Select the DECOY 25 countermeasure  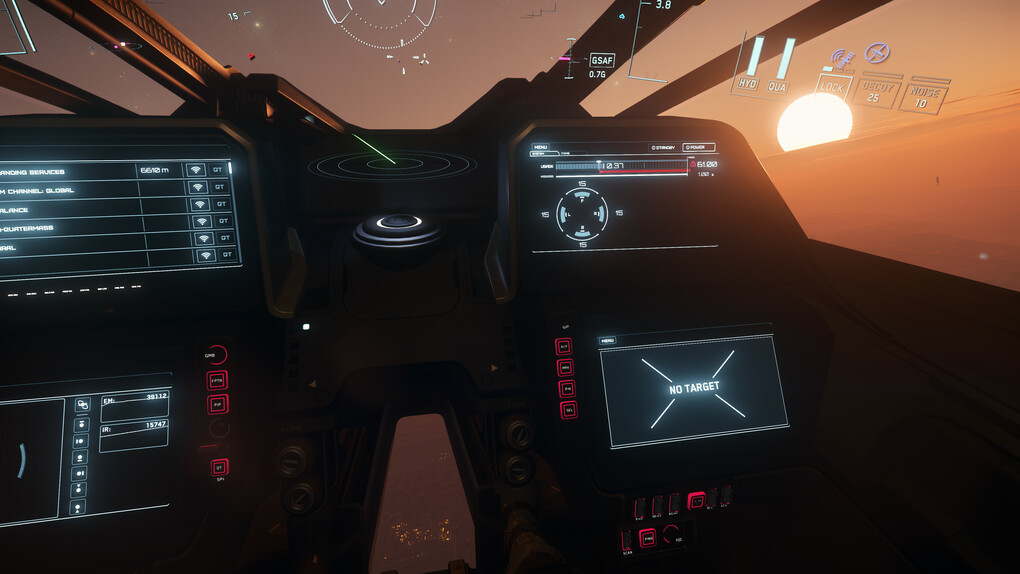[879, 93]
